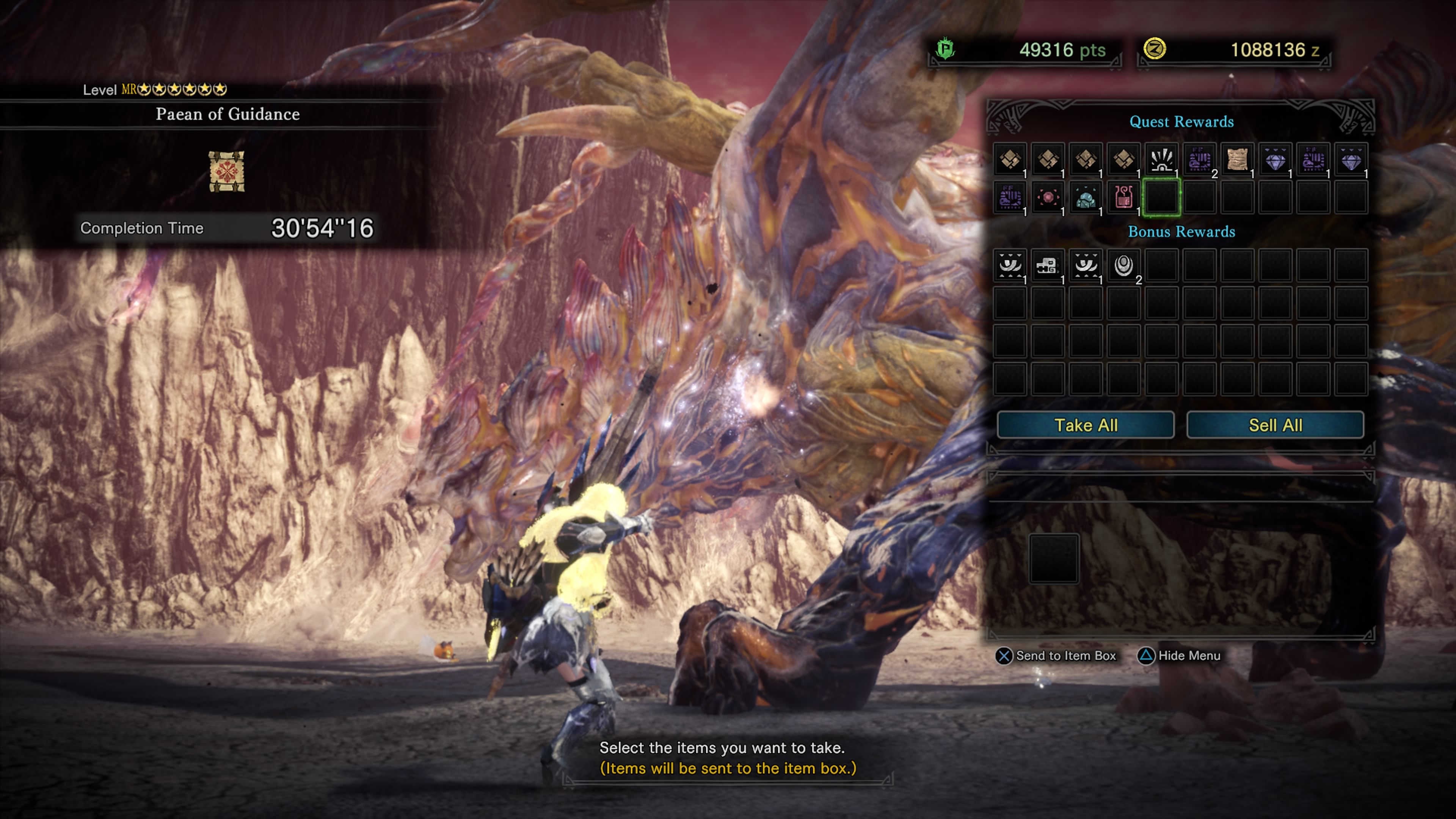
Task: Take the red round jewel reward
Action: coord(1047,198)
